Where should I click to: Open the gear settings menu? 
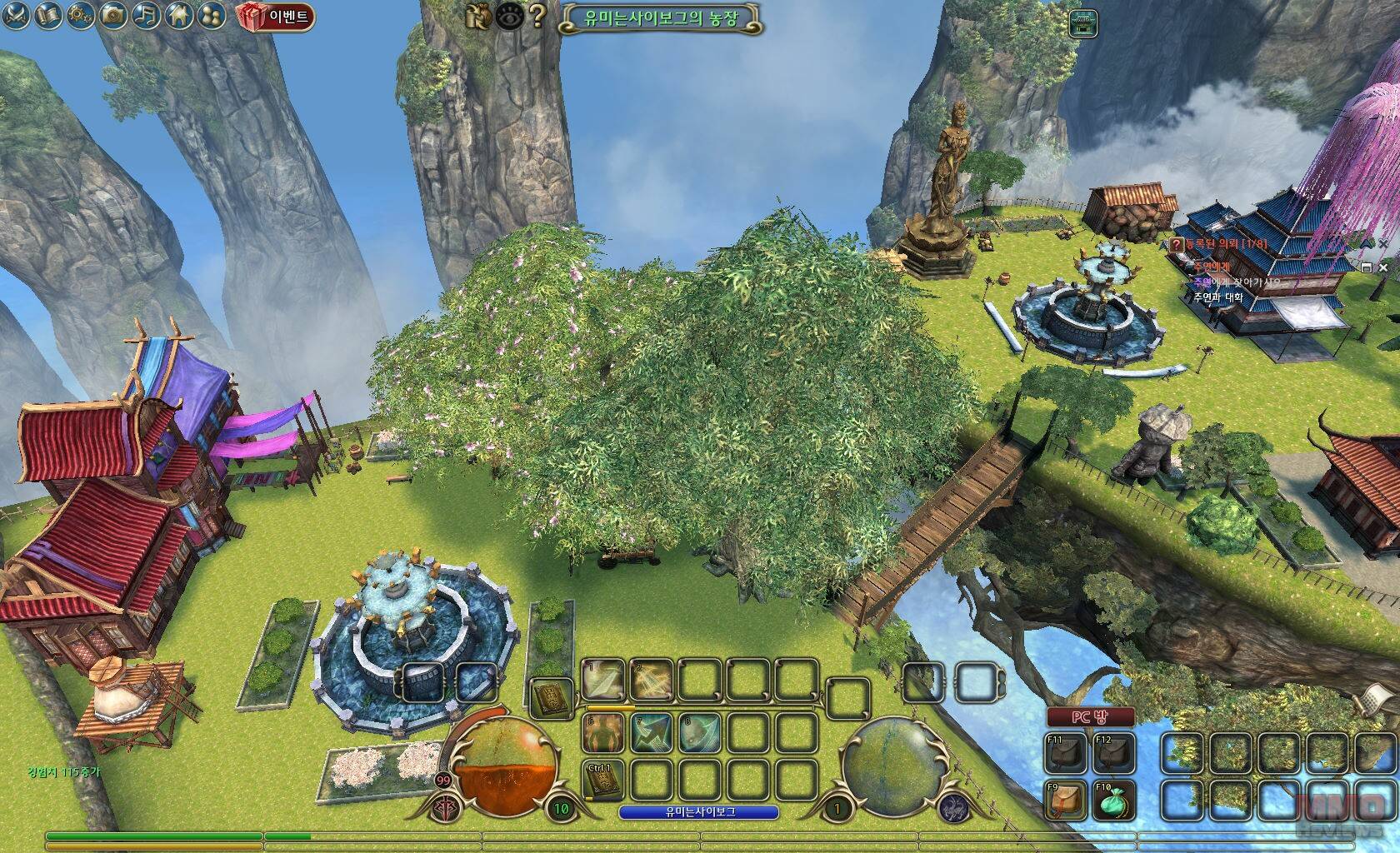80,14
